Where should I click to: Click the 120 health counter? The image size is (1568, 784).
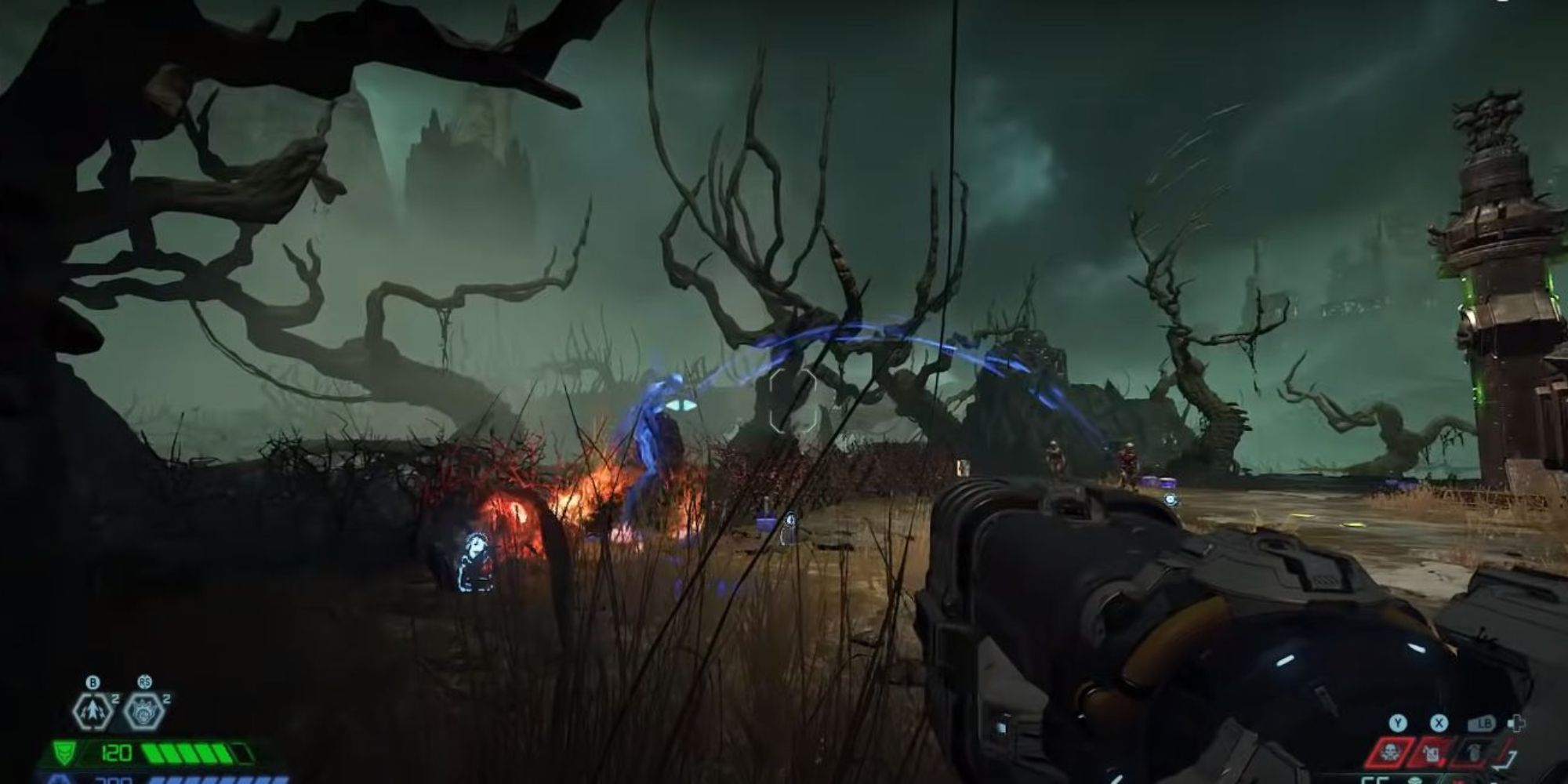[x=116, y=754]
